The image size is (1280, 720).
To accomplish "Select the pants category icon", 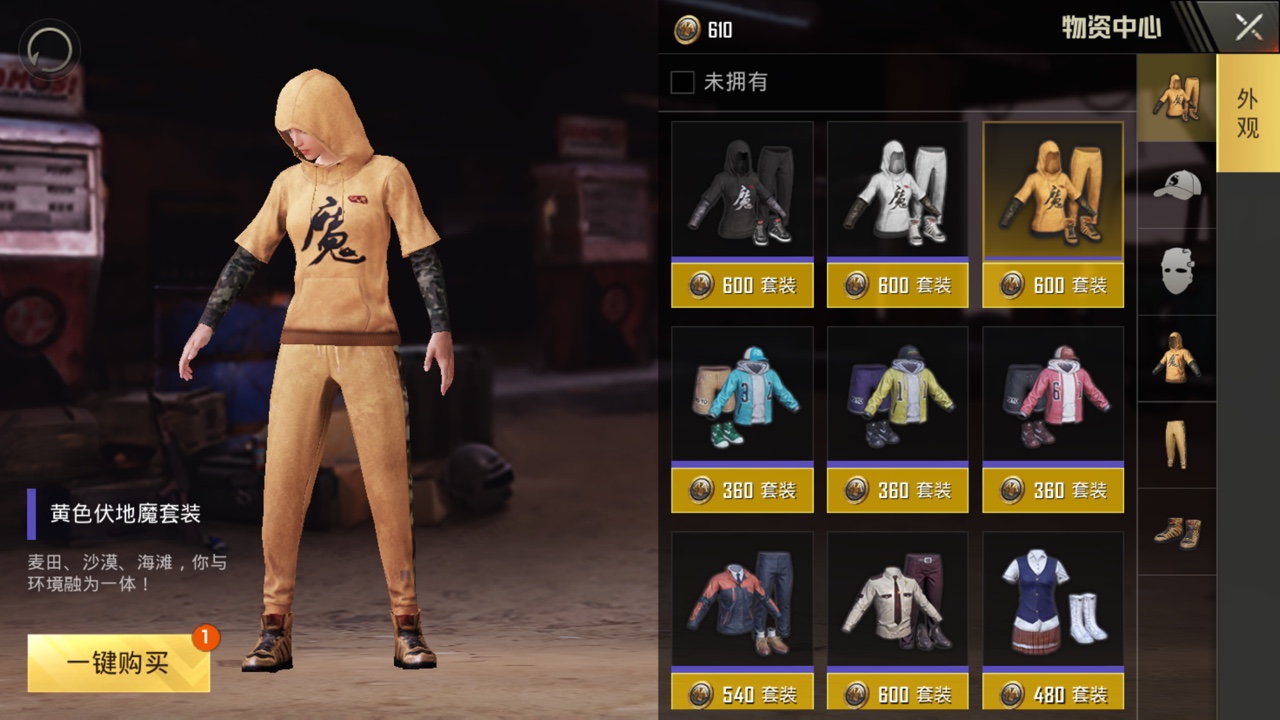I will click(x=1176, y=448).
